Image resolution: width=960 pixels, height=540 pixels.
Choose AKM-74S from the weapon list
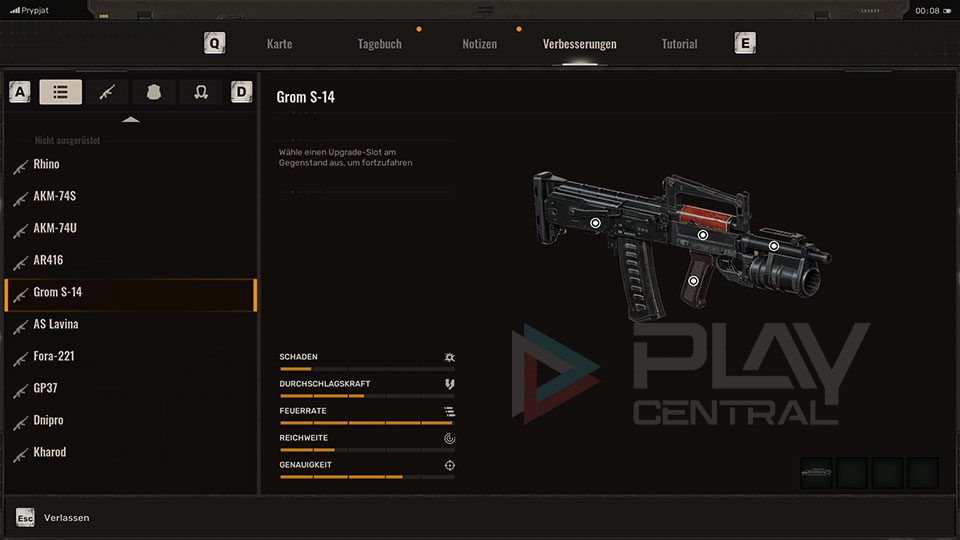point(54,196)
